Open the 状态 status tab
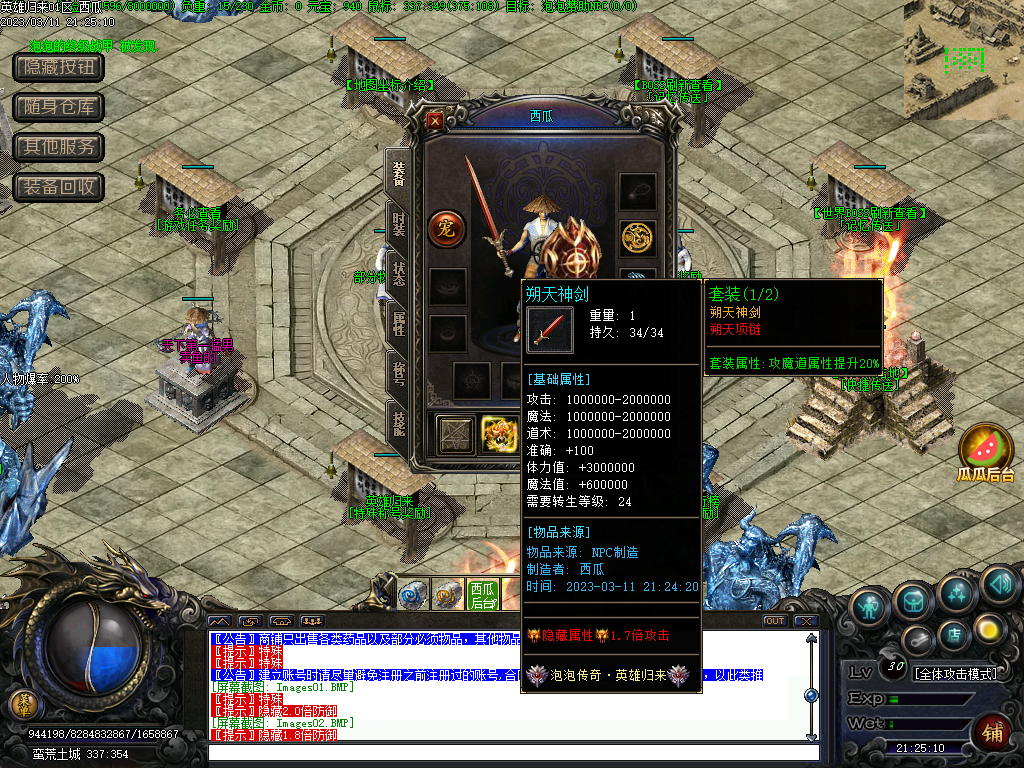 (398, 273)
